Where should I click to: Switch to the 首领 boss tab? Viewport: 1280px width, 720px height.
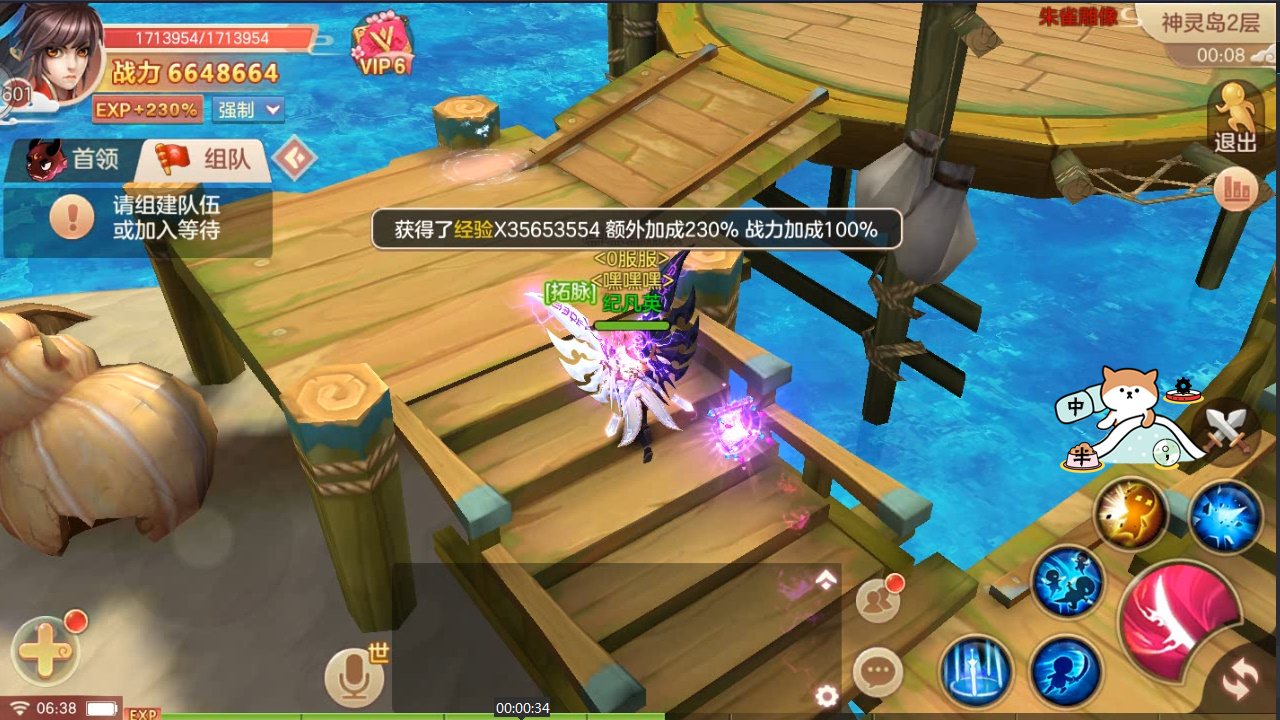[75, 160]
